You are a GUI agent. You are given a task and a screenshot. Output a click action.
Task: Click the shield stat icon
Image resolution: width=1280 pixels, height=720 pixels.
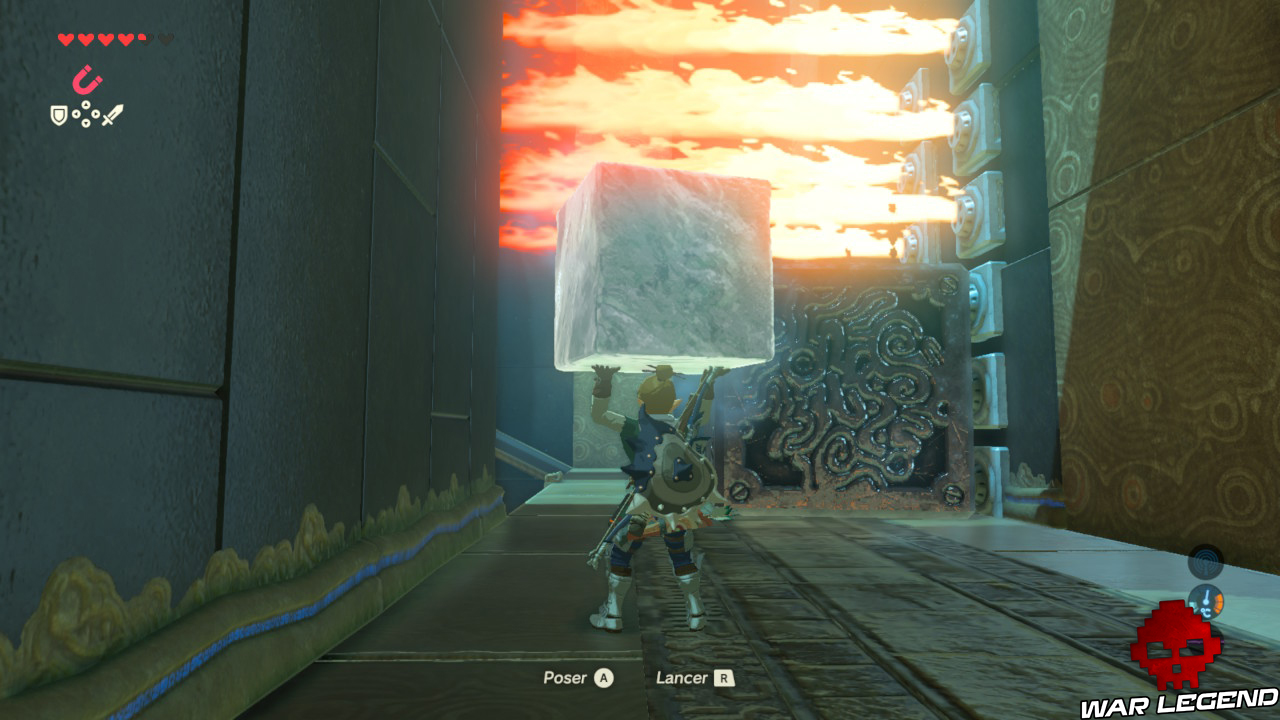[59, 116]
